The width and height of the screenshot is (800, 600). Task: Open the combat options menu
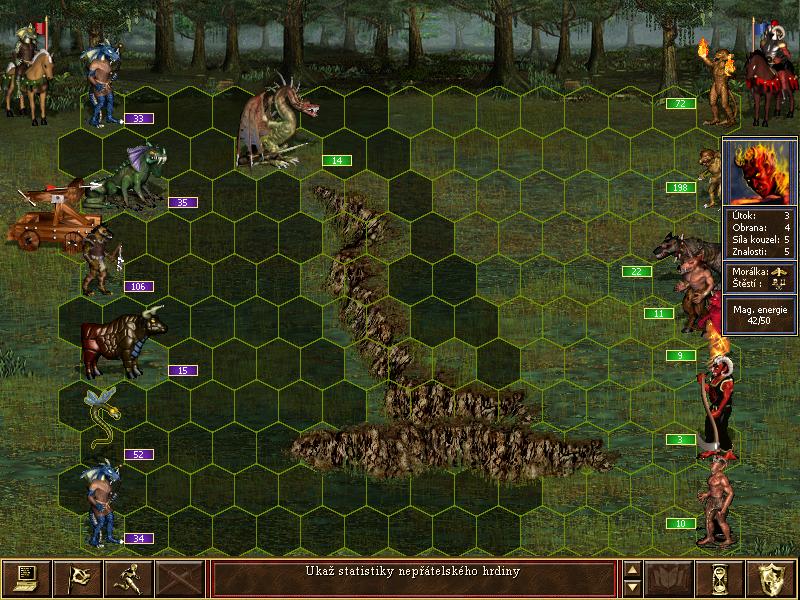click(x=26, y=578)
